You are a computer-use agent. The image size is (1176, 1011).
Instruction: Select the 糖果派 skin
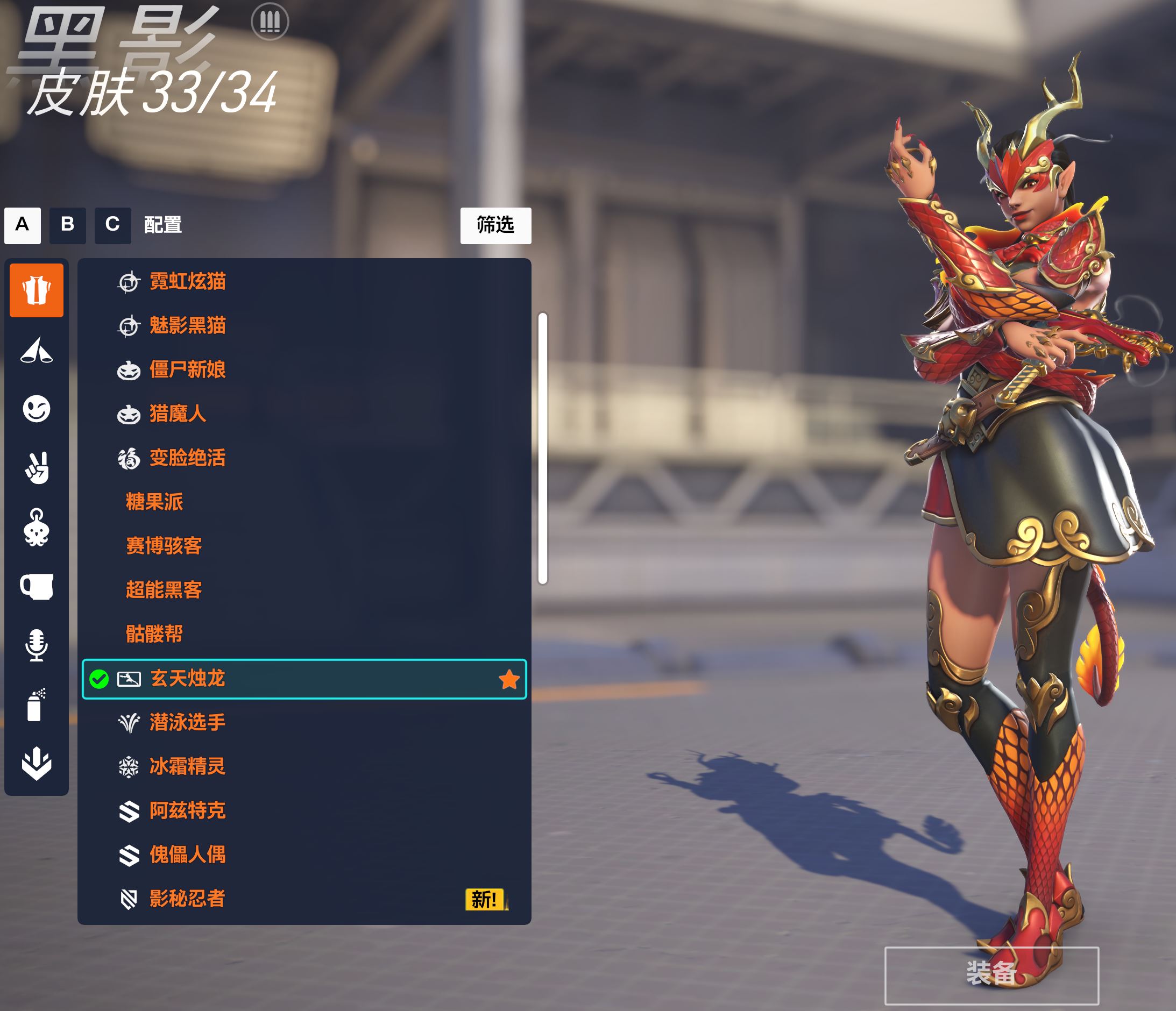(154, 502)
